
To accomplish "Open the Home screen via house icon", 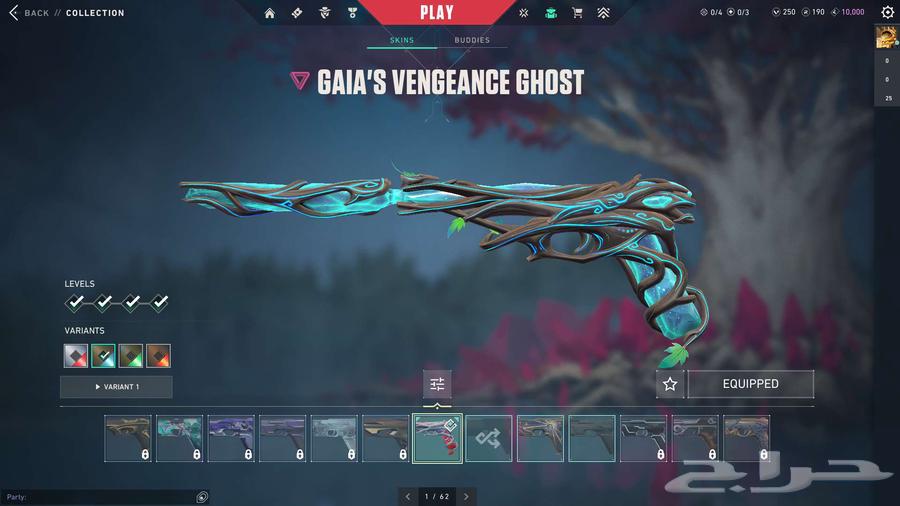I will (x=269, y=13).
